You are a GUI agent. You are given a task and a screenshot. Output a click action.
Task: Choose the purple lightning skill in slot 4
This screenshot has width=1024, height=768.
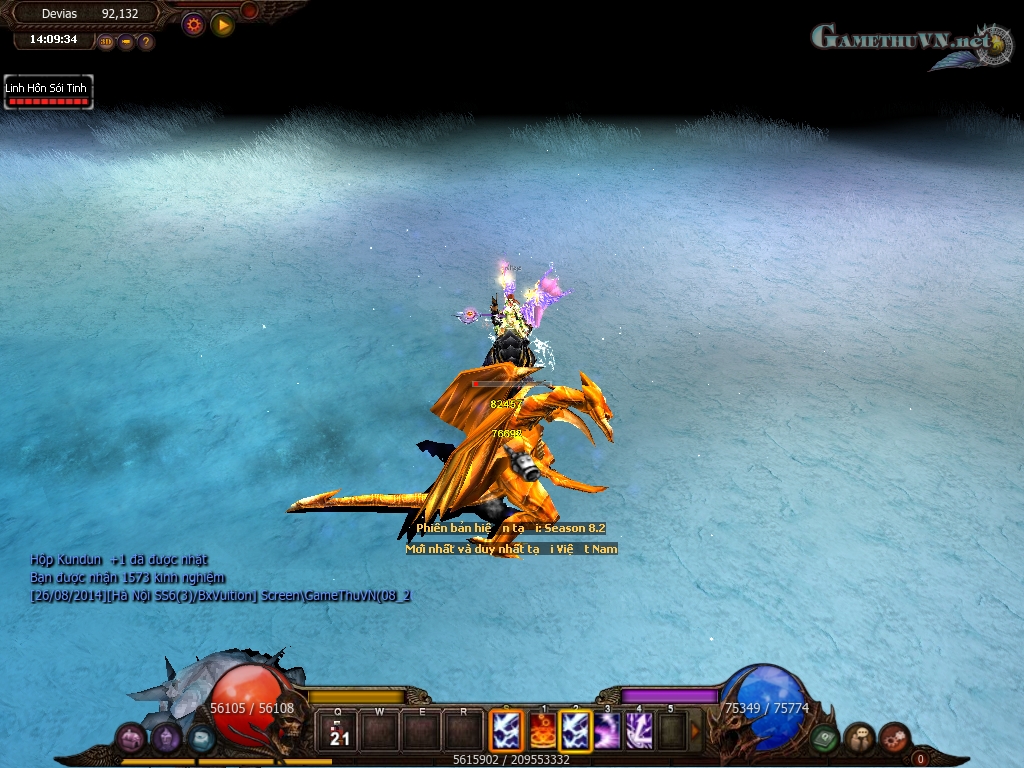coord(639,731)
